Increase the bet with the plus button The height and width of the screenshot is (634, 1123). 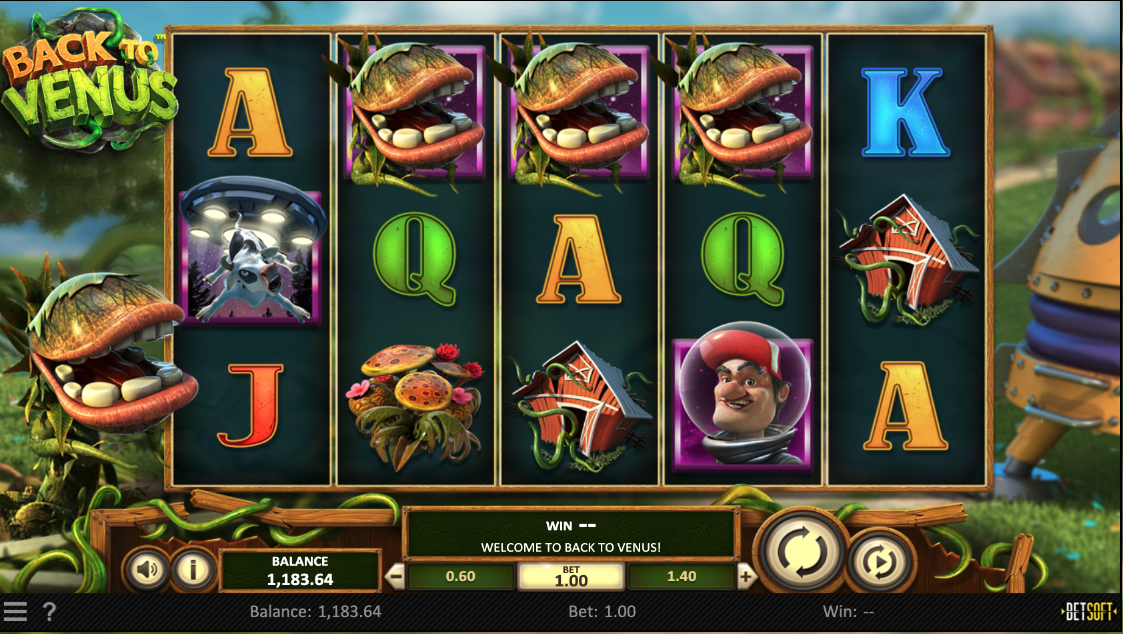(x=745, y=576)
